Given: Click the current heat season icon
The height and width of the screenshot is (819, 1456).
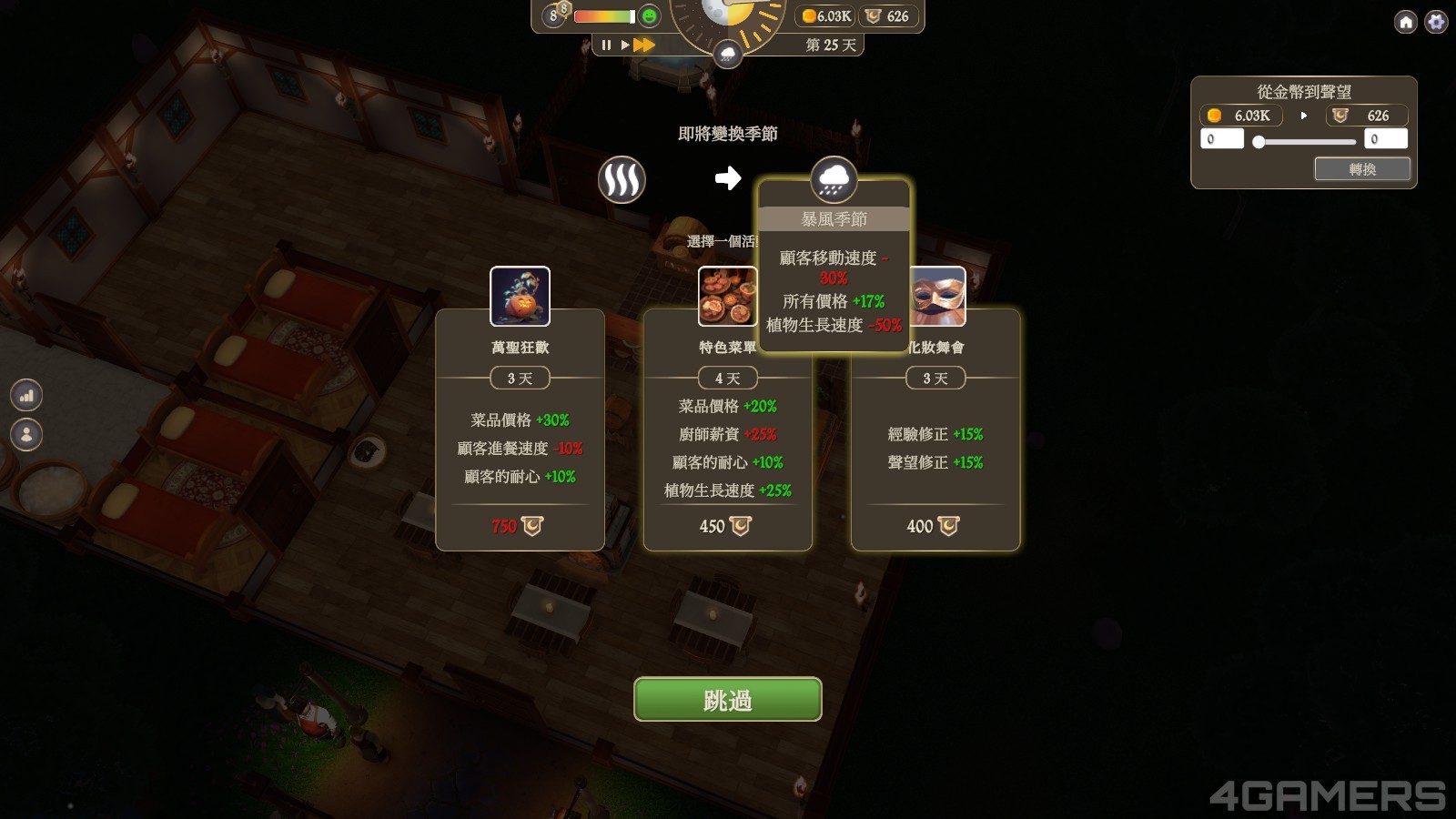Looking at the screenshot, I should click(x=622, y=179).
